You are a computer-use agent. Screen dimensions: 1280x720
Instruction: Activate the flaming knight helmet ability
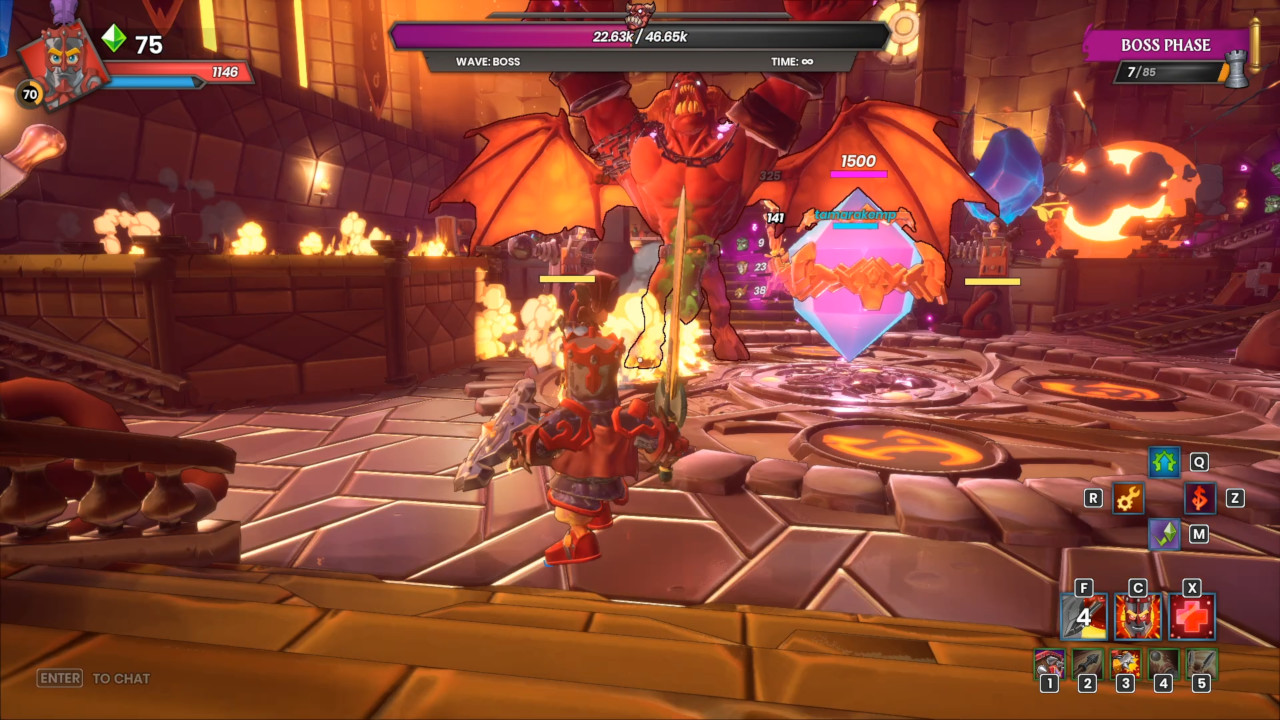1138,617
